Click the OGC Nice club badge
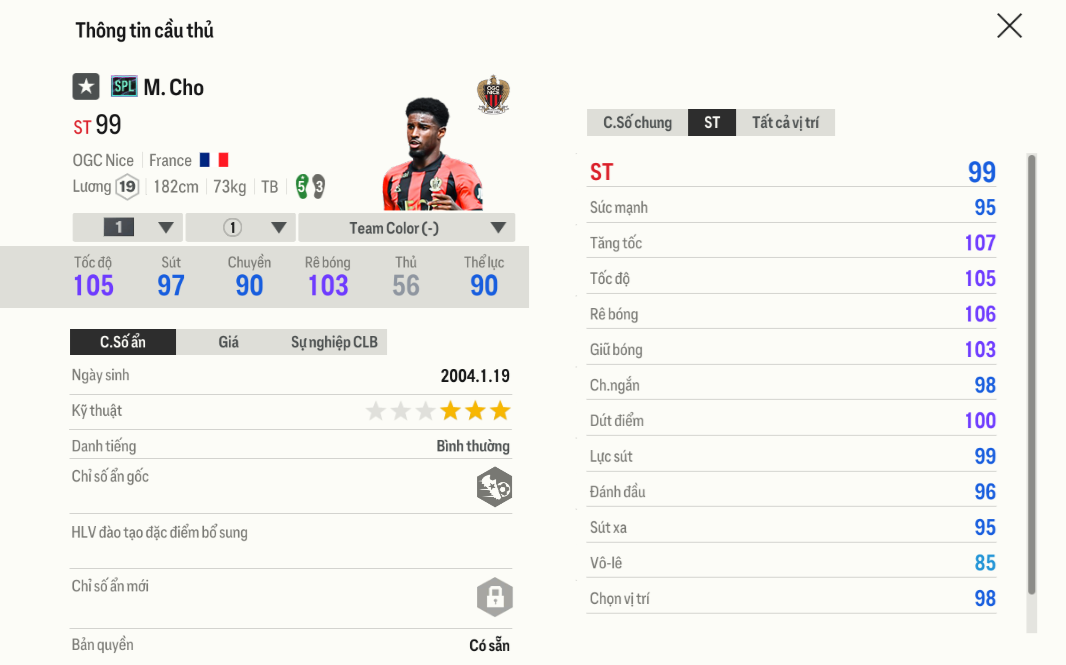1066x665 pixels. click(492, 94)
